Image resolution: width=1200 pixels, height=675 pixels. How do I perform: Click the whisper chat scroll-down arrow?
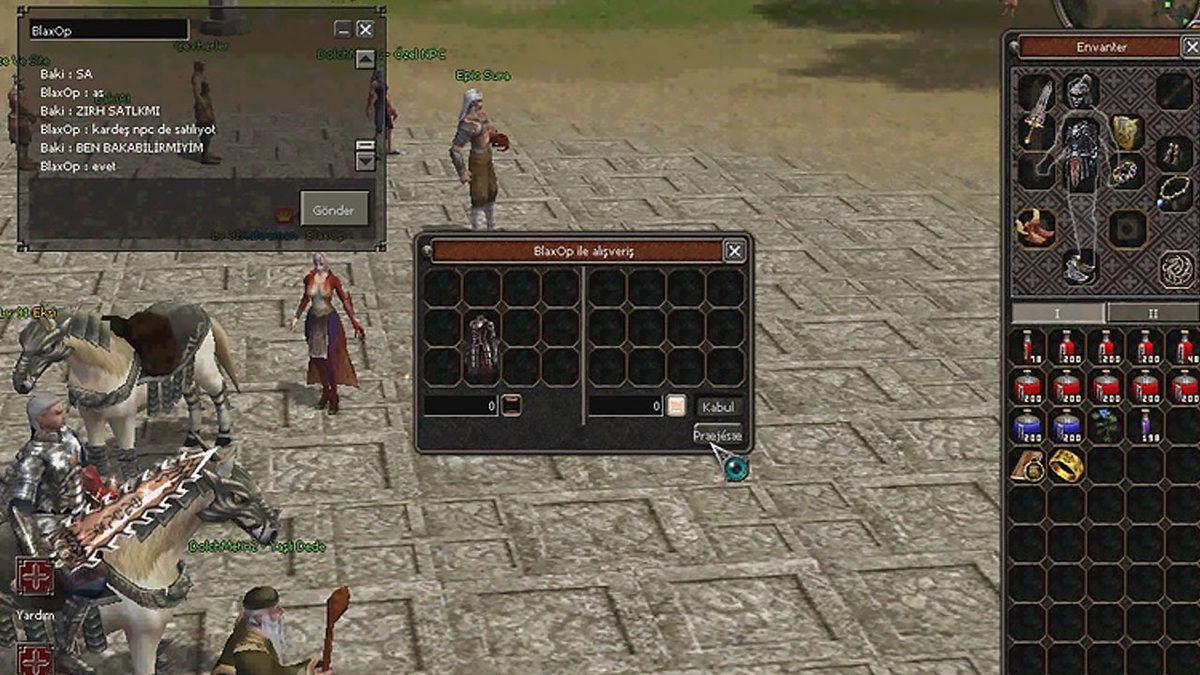(x=365, y=159)
